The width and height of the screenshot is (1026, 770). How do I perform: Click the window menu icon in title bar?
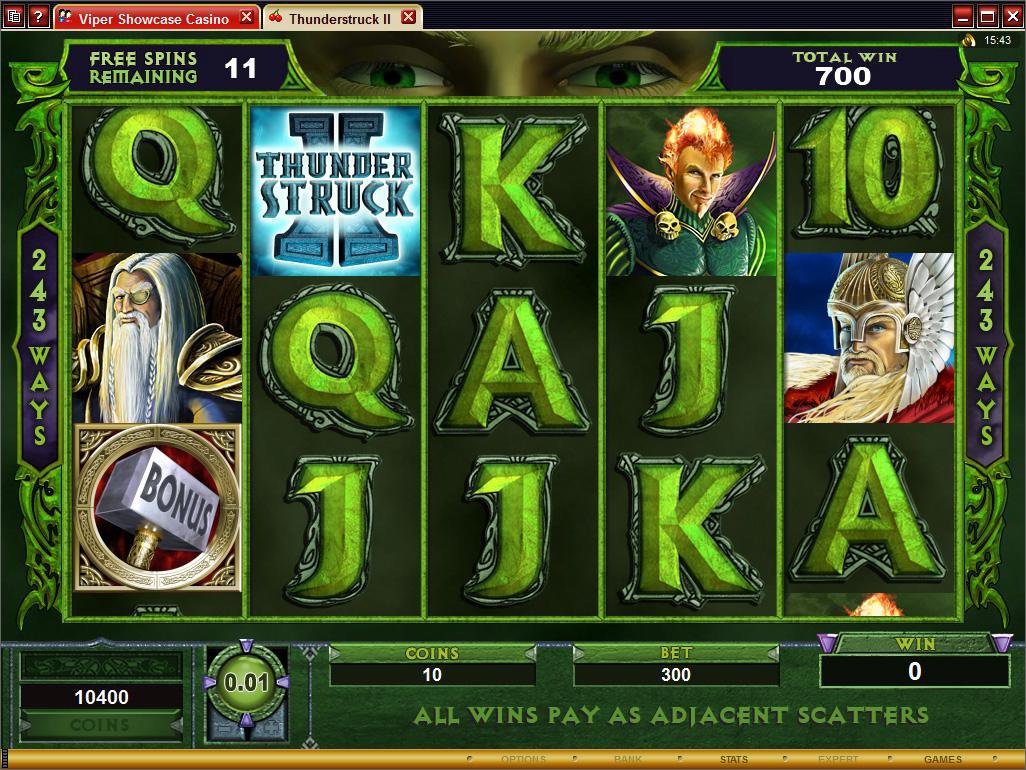click(14, 17)
